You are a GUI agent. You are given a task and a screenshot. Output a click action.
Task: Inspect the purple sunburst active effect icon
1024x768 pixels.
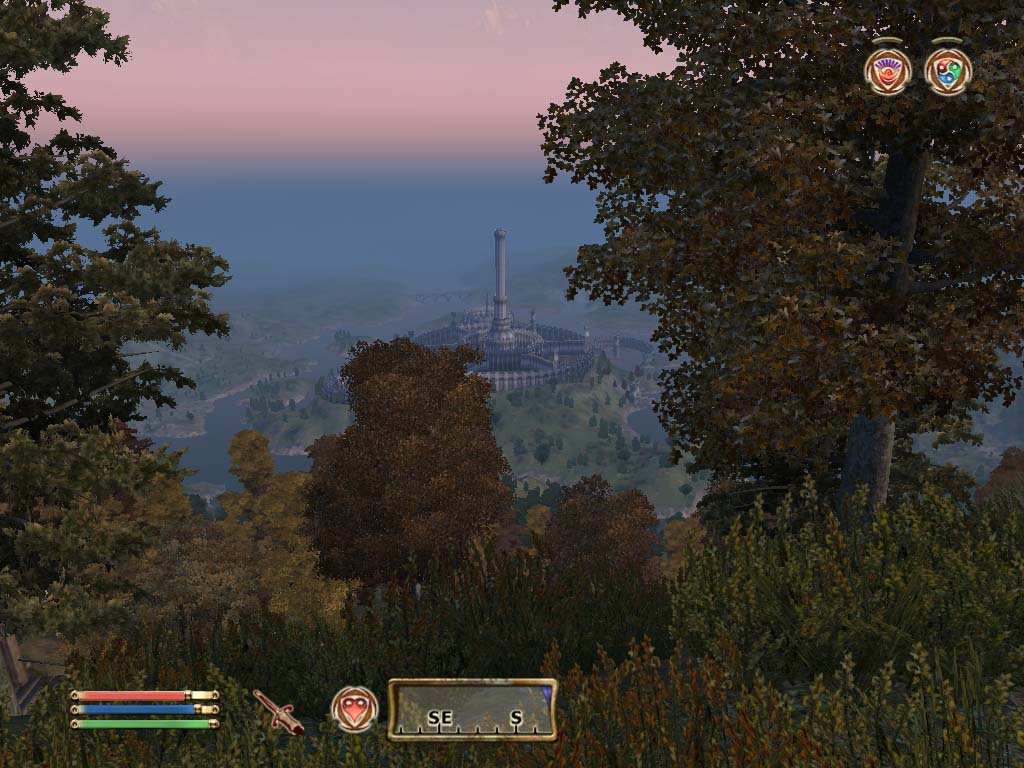(887, 72)
